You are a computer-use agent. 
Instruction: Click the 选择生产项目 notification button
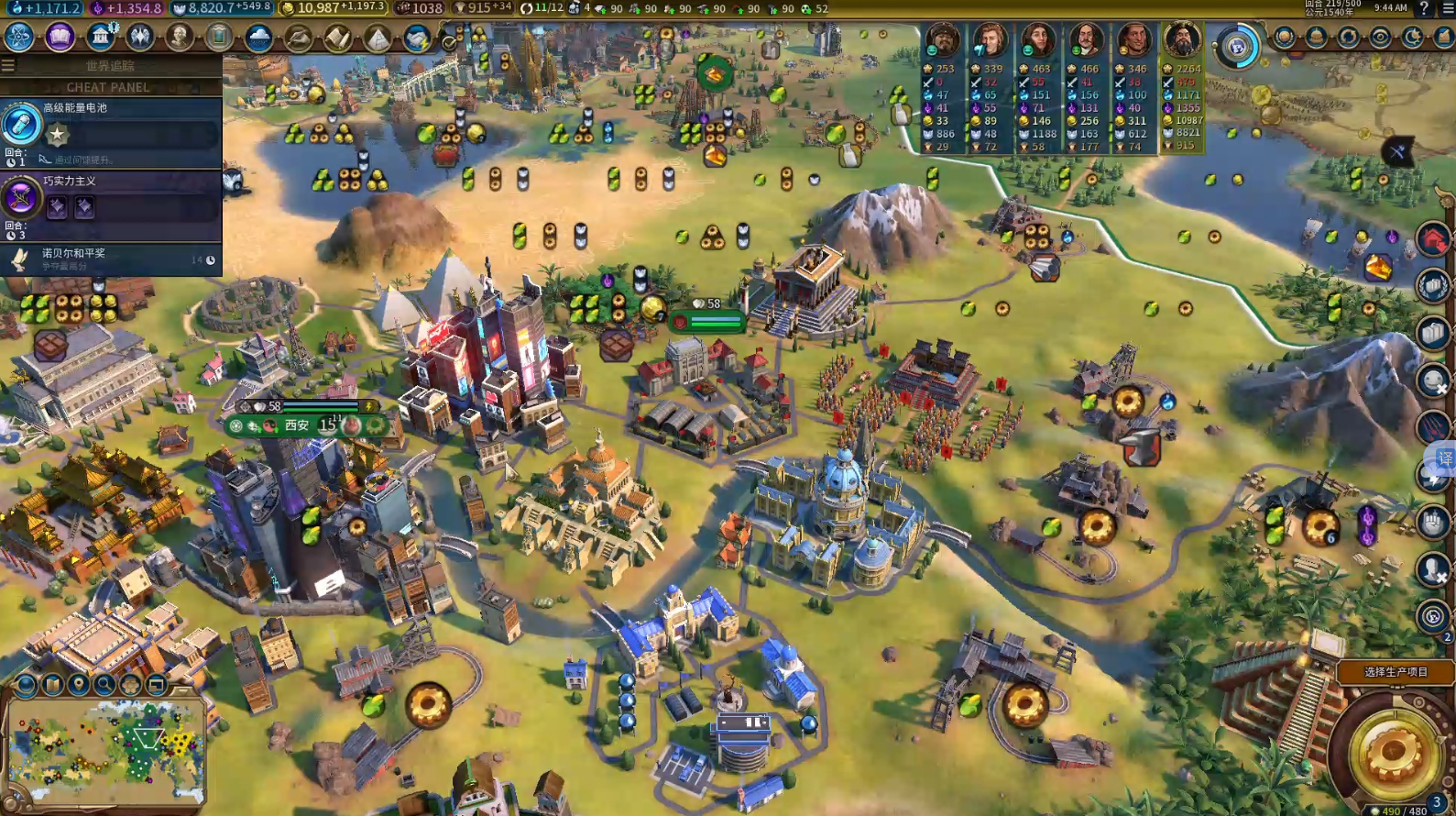pos(1395,672)
